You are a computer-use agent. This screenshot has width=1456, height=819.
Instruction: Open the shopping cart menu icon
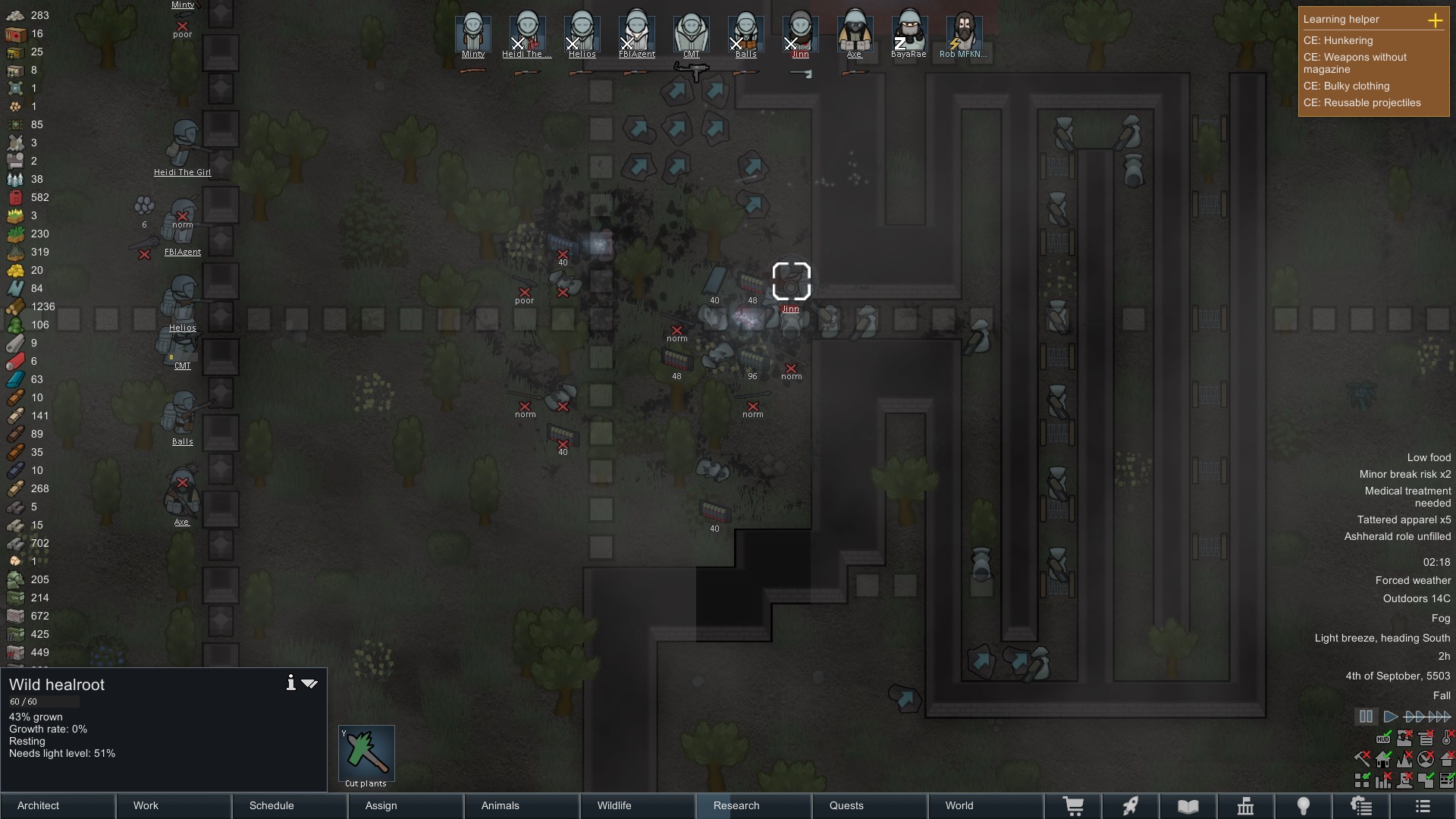point(1073,806)
